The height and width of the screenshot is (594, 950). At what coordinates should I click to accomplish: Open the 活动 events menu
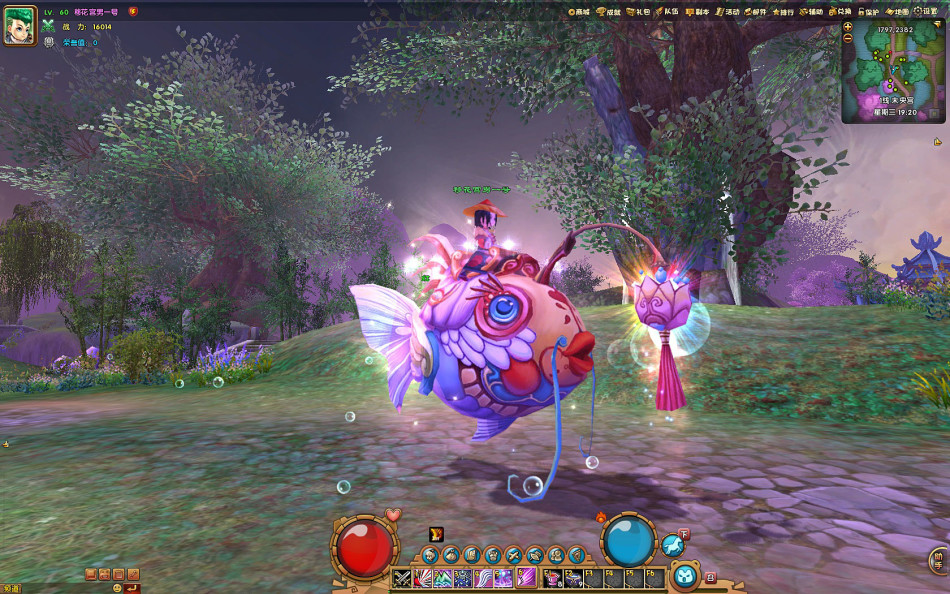coord(726,12)
